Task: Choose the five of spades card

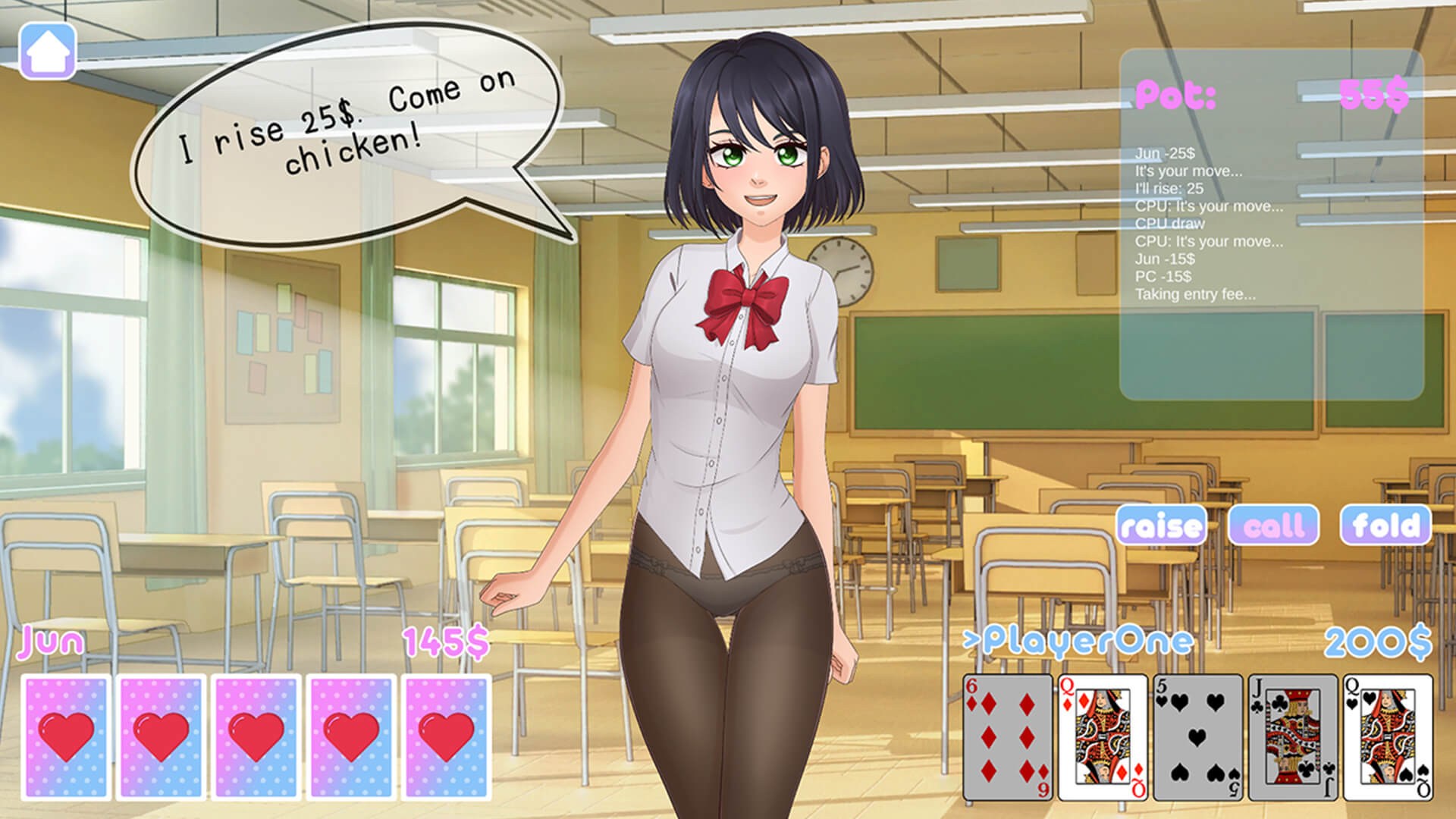Action: pyautogui.click(x=1197, y=737)
